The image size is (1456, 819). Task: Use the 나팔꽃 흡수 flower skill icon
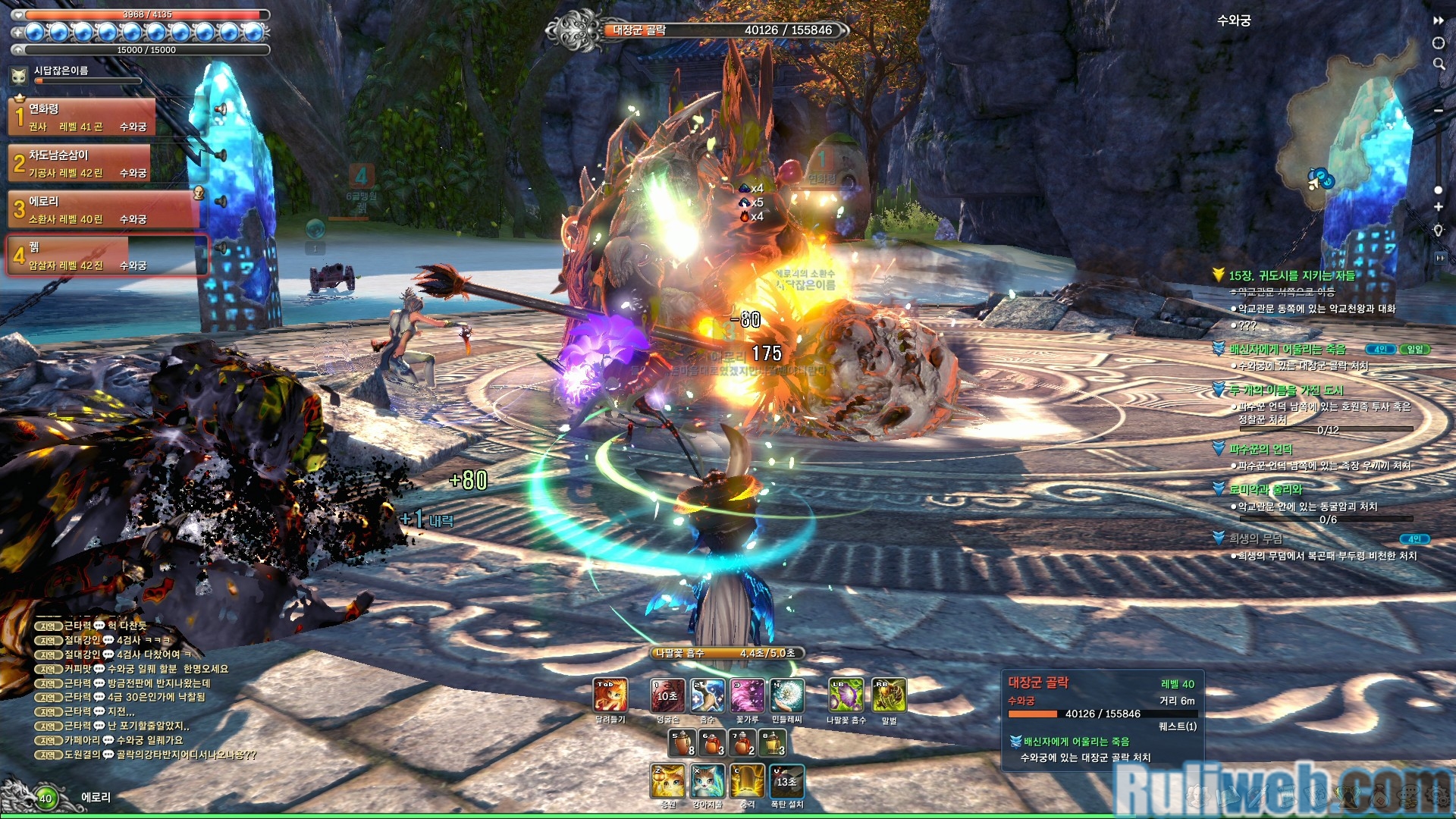coord(846,695)
